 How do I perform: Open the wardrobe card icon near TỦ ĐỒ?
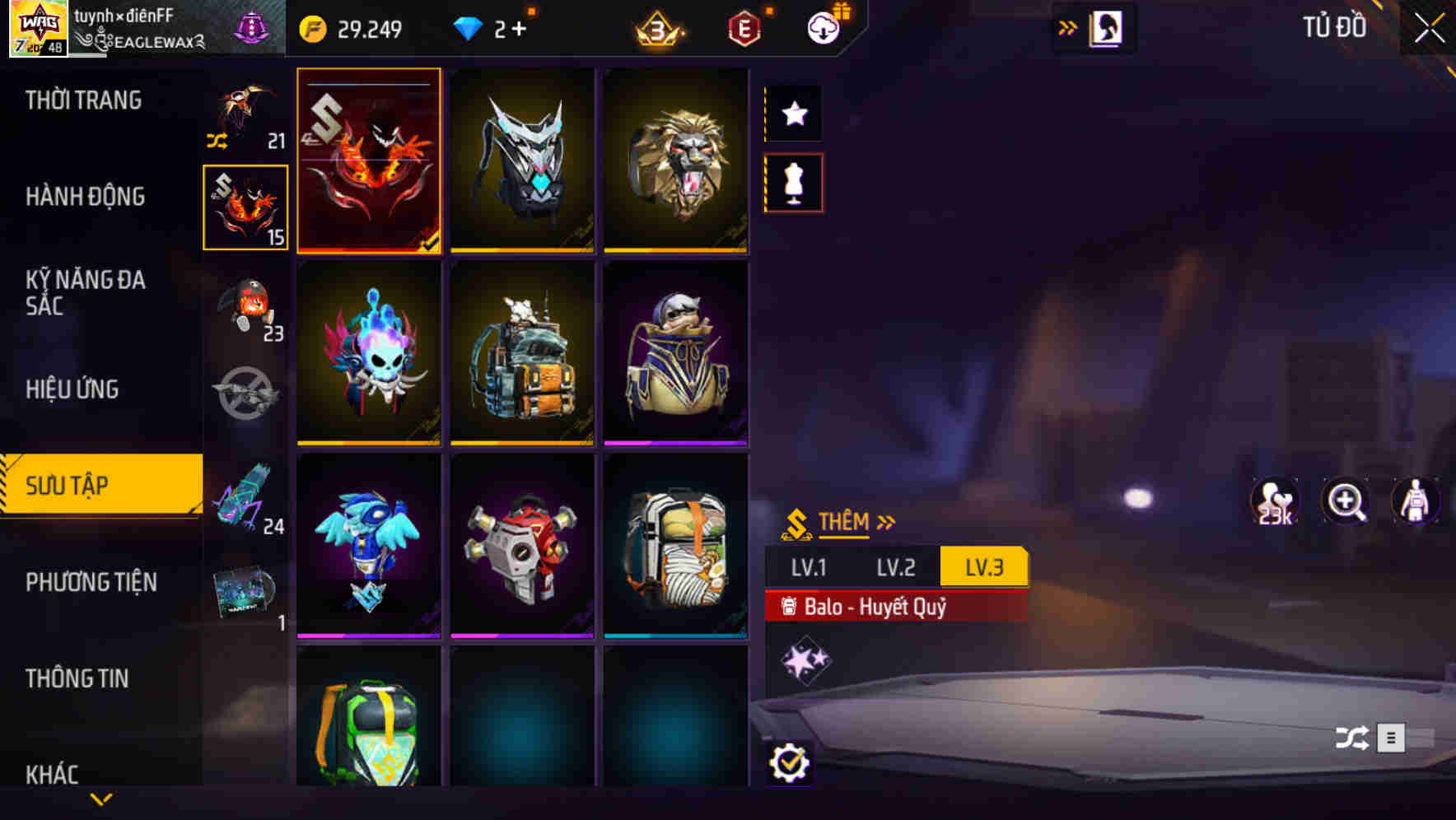tap(1107, 27)
